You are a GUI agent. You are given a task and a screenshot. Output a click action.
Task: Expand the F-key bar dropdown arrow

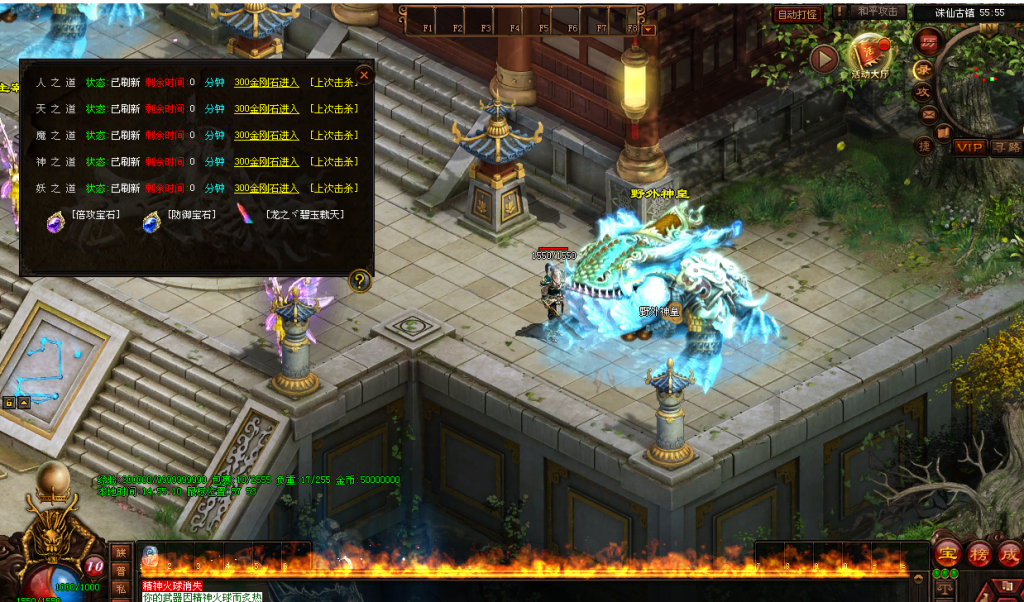[x=649, y=29]
